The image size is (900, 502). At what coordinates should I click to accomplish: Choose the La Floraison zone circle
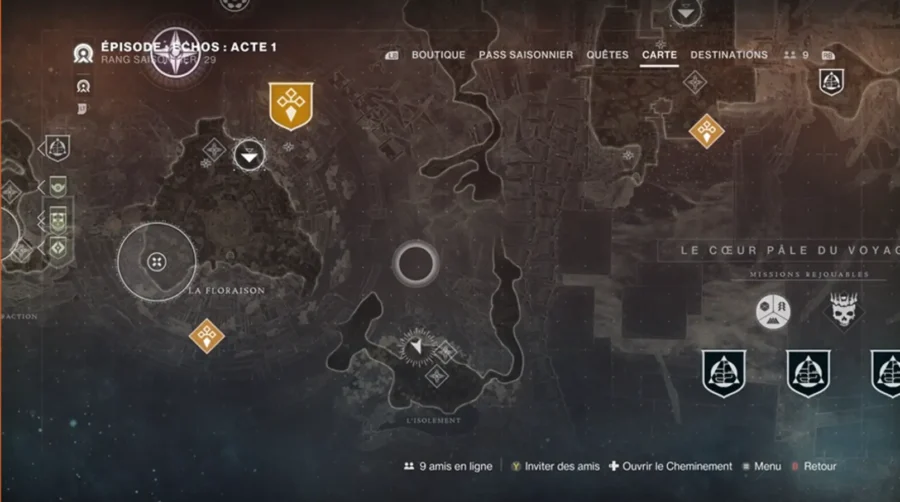pyautogui.click(x=156, y=261)
